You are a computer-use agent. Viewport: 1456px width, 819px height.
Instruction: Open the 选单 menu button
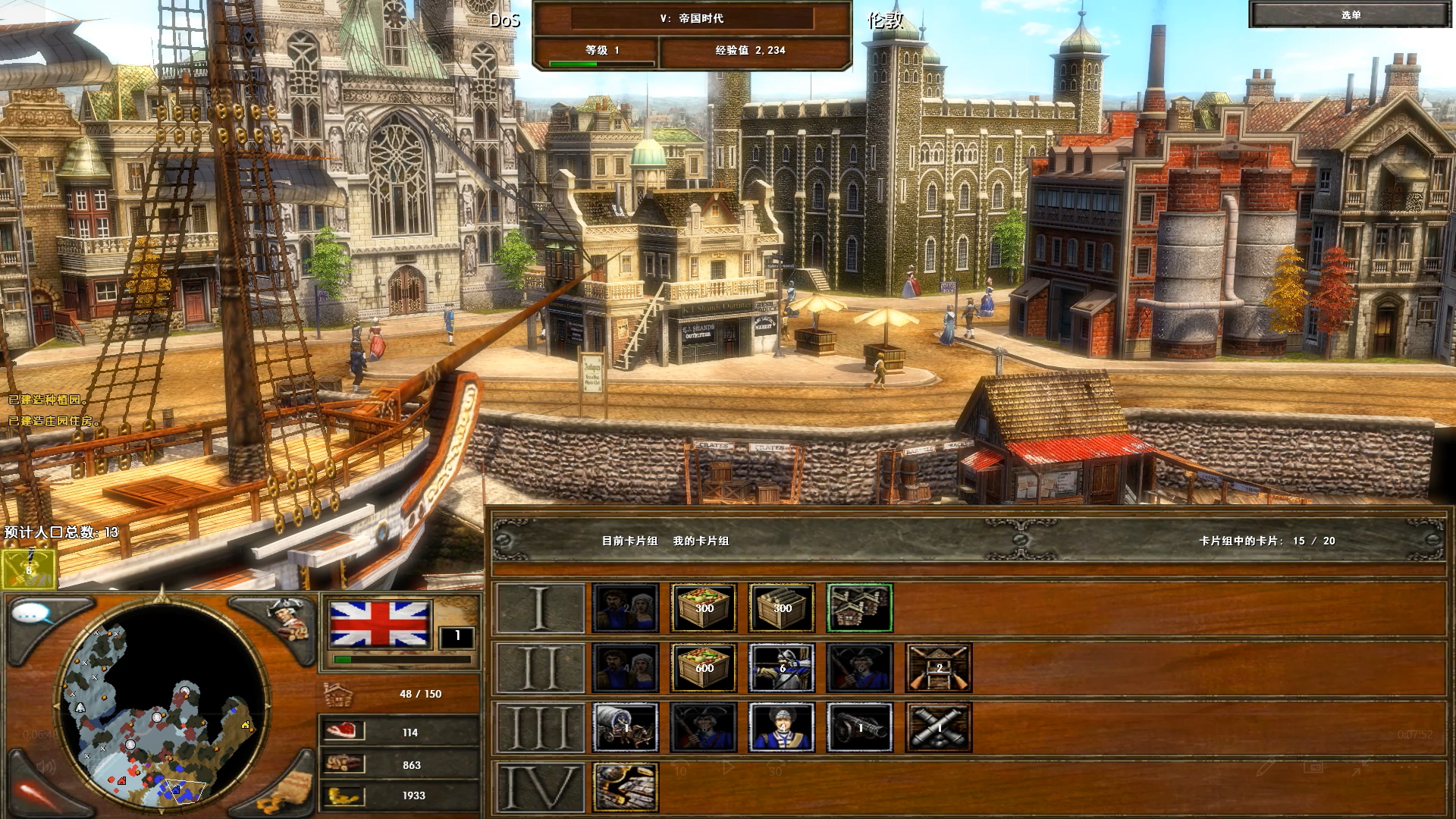click(x=1350, y=15)
